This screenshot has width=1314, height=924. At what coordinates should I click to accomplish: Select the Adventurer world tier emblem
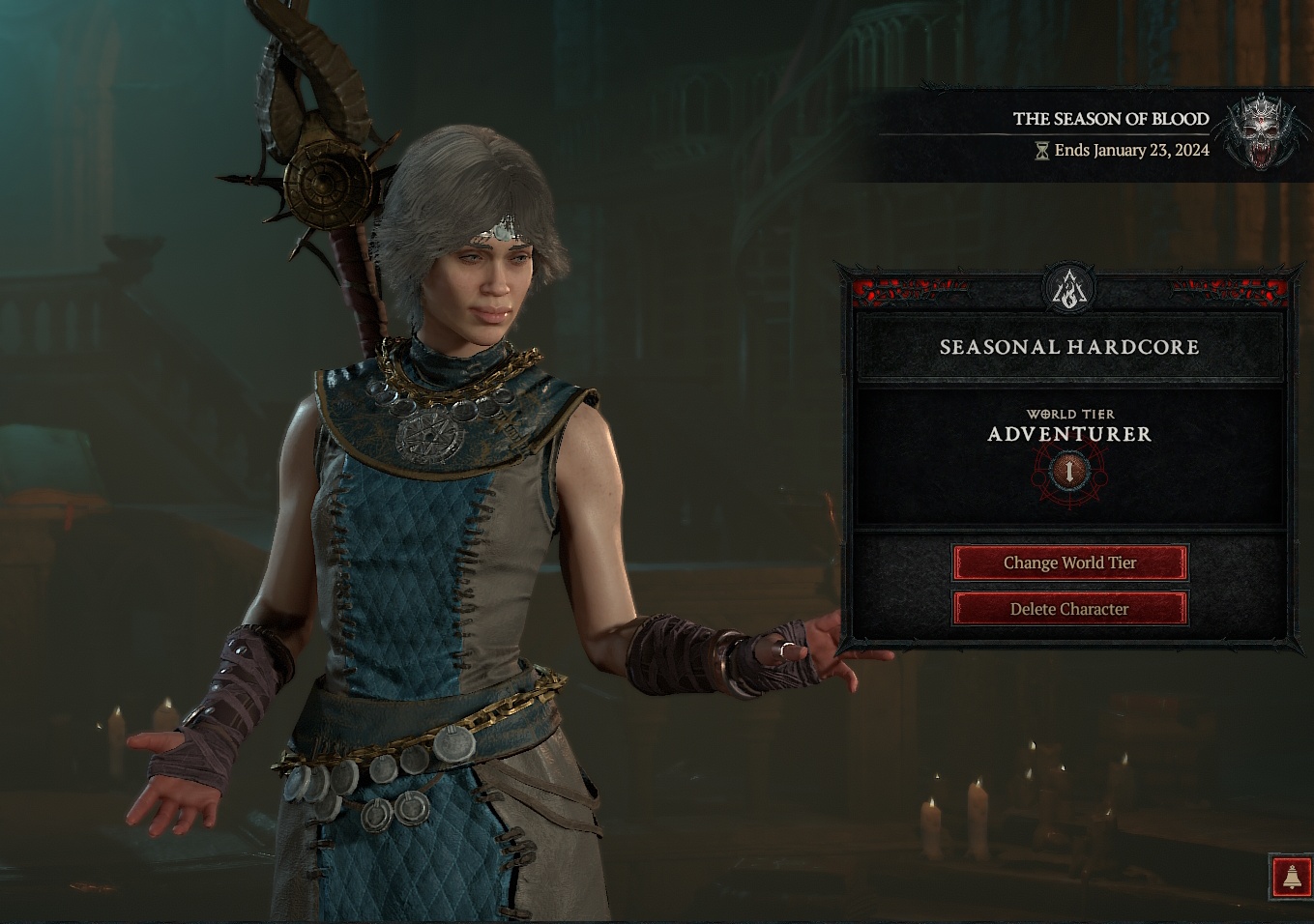[1069, 472]
